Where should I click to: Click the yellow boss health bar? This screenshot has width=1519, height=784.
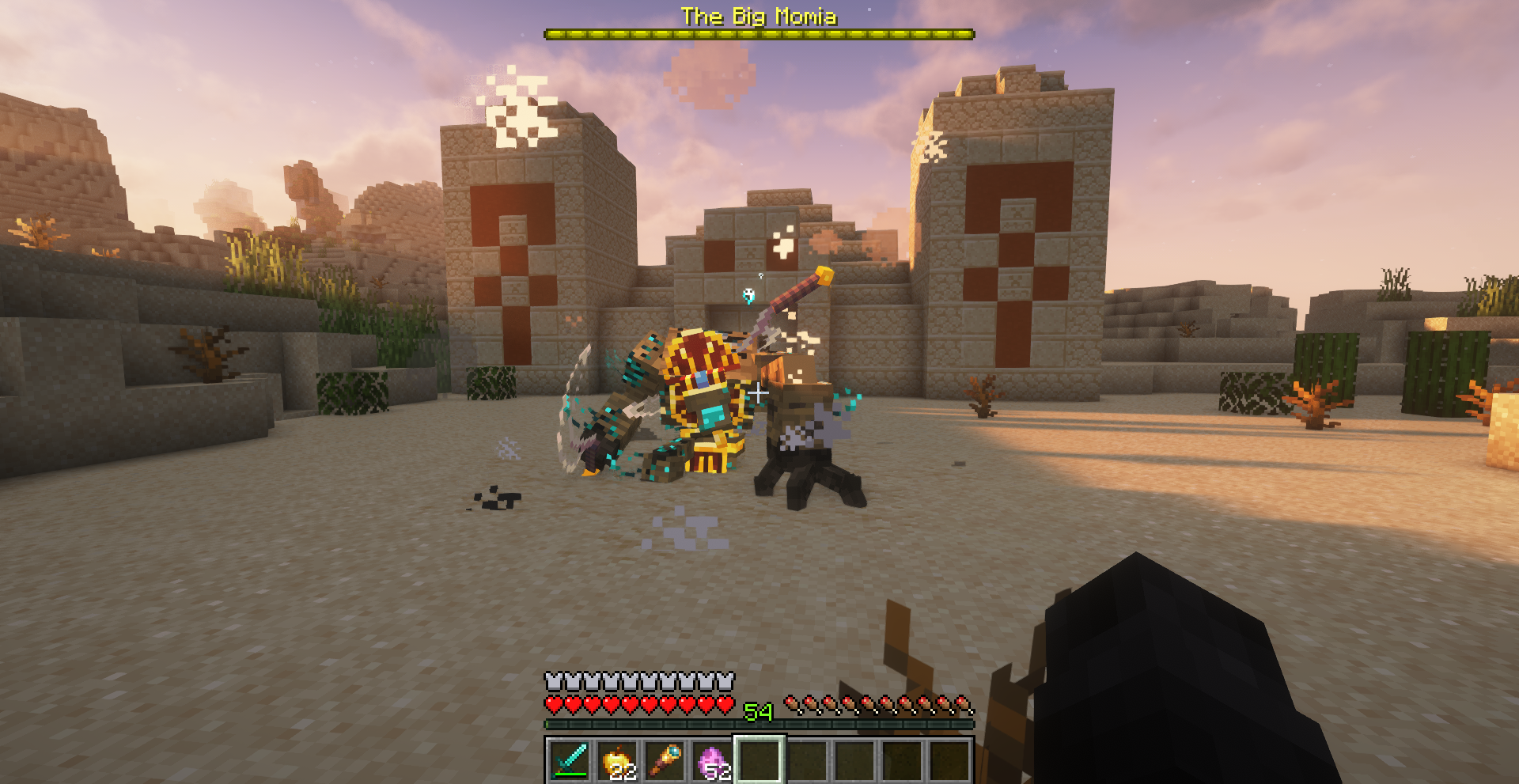click(759, 33)
